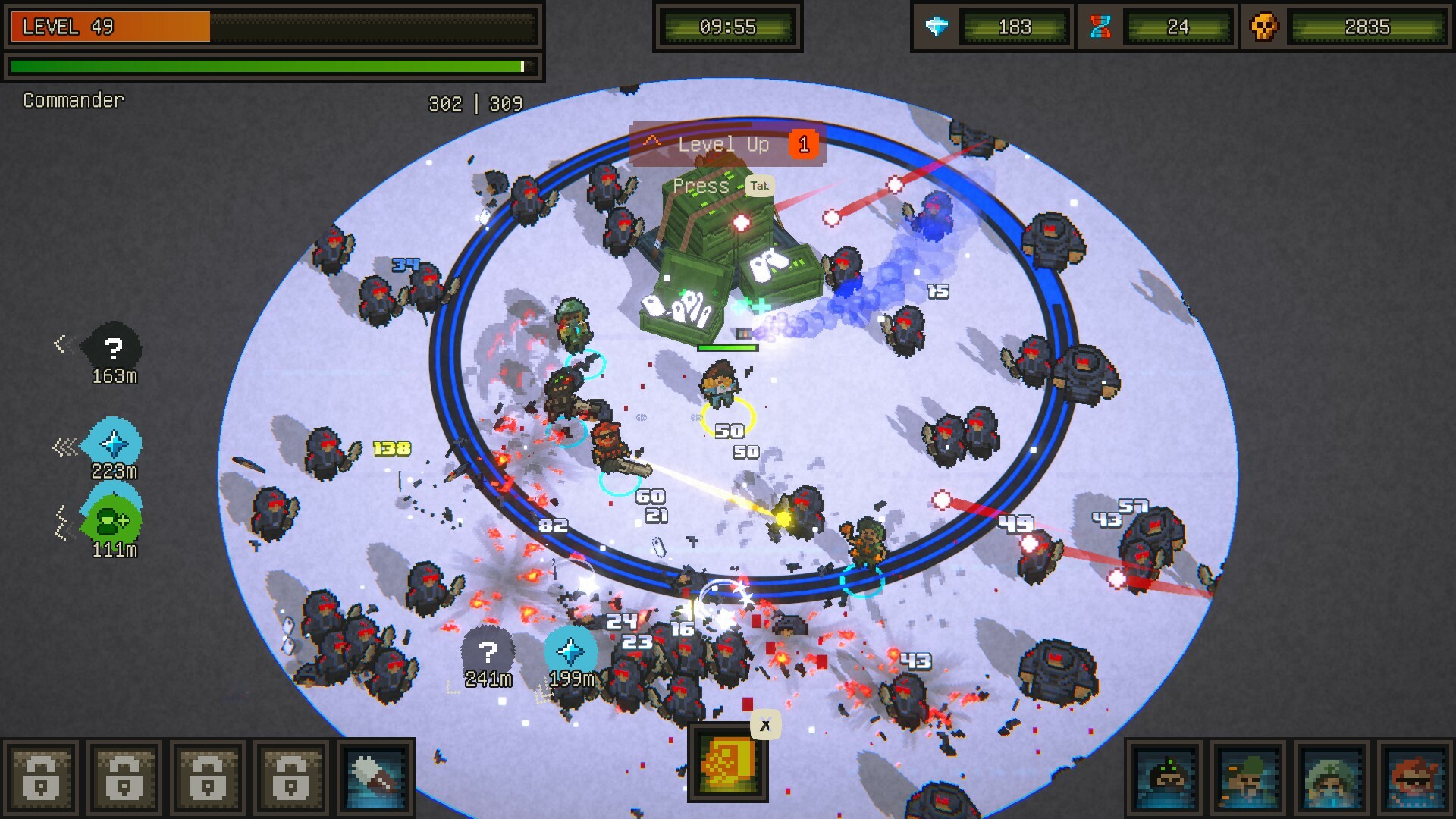Activate the golden skull ability
Screen dimensions: 1456x819
coord(727,761)
